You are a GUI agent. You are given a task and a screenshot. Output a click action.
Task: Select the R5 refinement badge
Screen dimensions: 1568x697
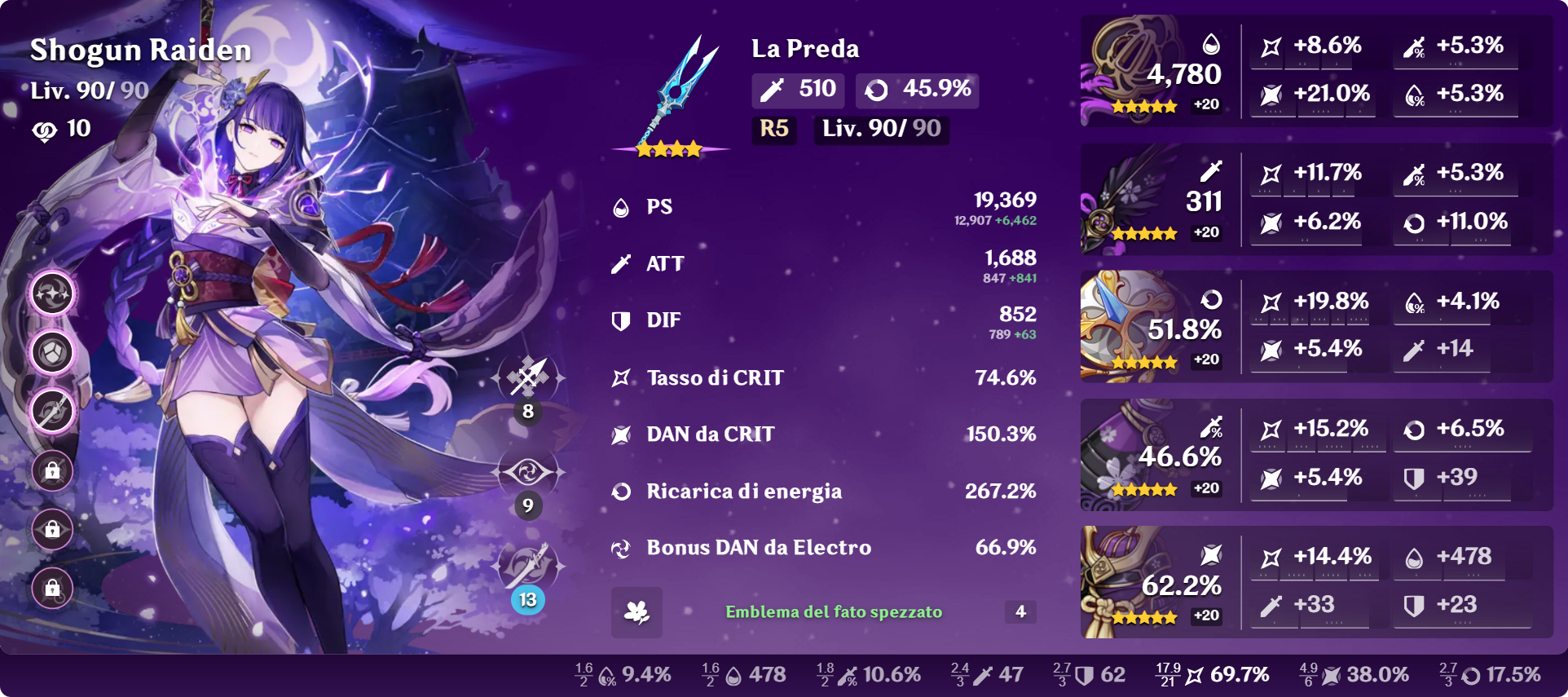coord(773,129)
